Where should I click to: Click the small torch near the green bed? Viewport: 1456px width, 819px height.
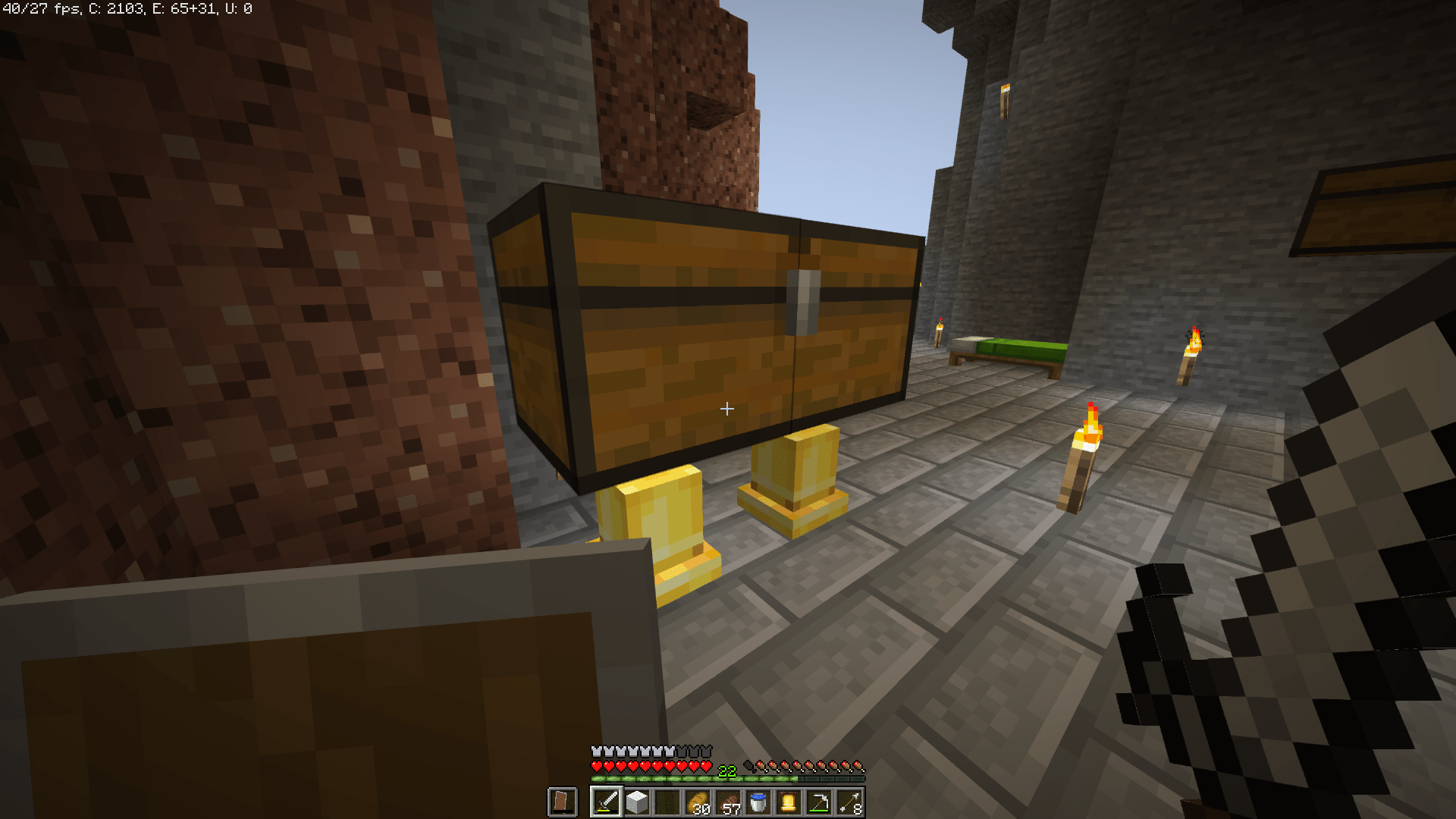point(940,334)
